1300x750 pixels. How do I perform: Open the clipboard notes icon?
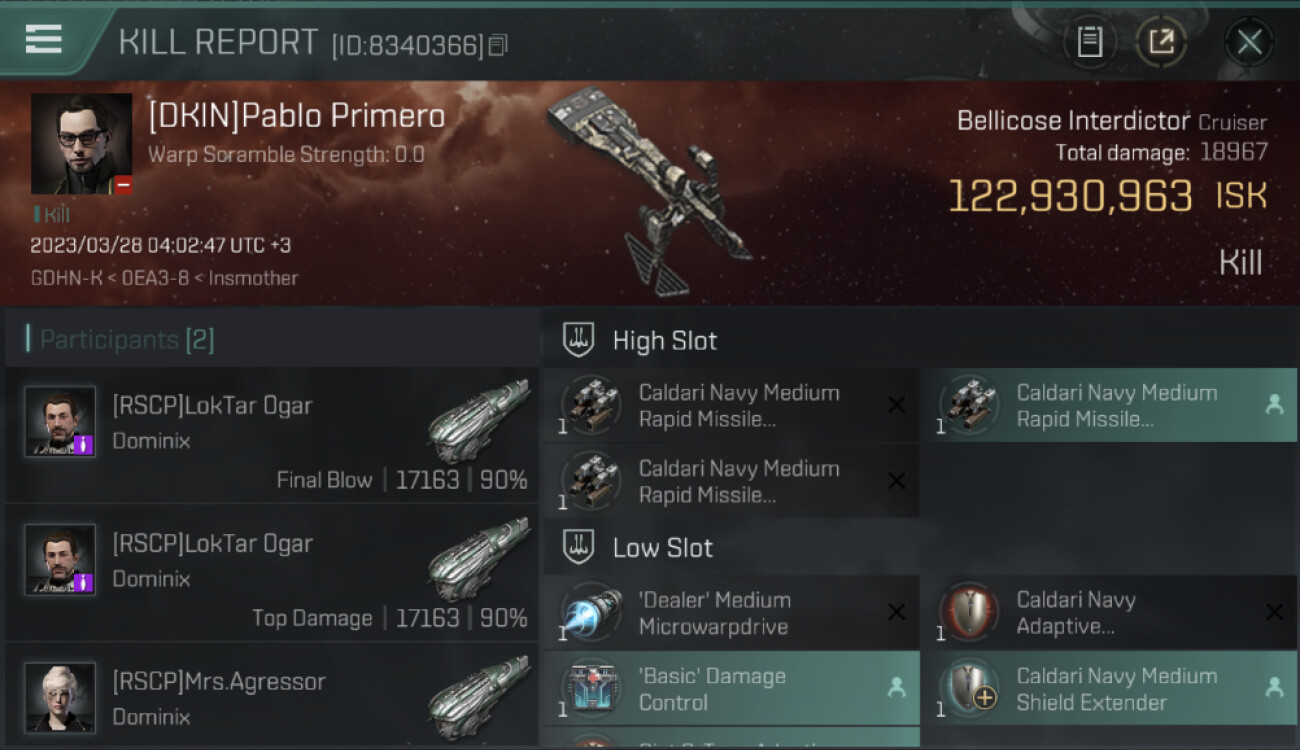click(x=1090, y=42)
